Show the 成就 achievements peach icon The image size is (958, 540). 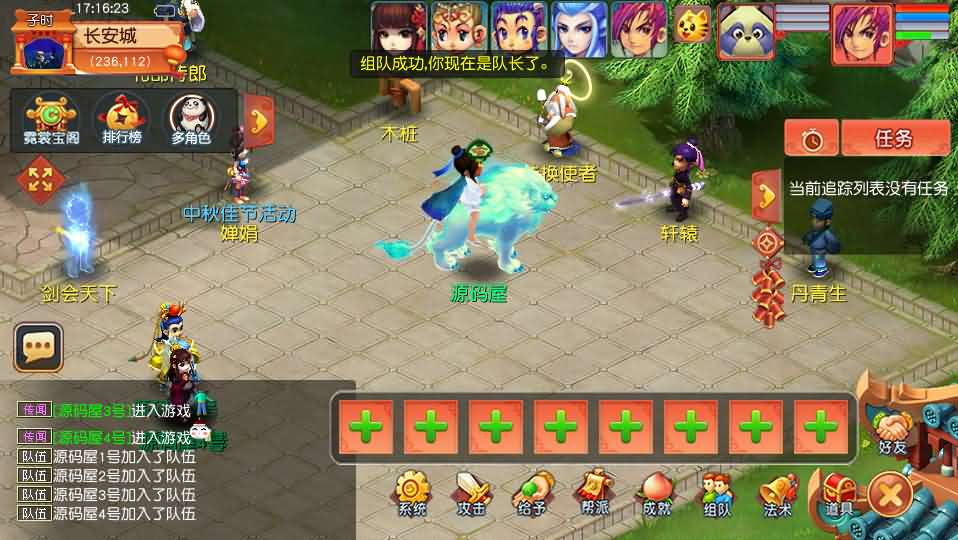655,492
